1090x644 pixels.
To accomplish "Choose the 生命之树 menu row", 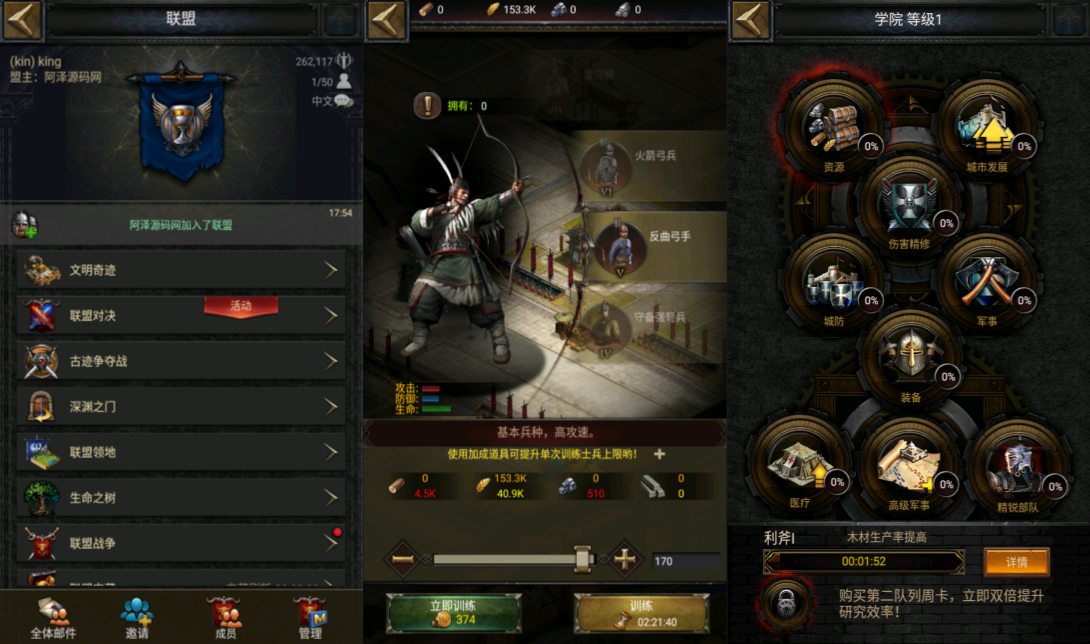I will point(181,498).
